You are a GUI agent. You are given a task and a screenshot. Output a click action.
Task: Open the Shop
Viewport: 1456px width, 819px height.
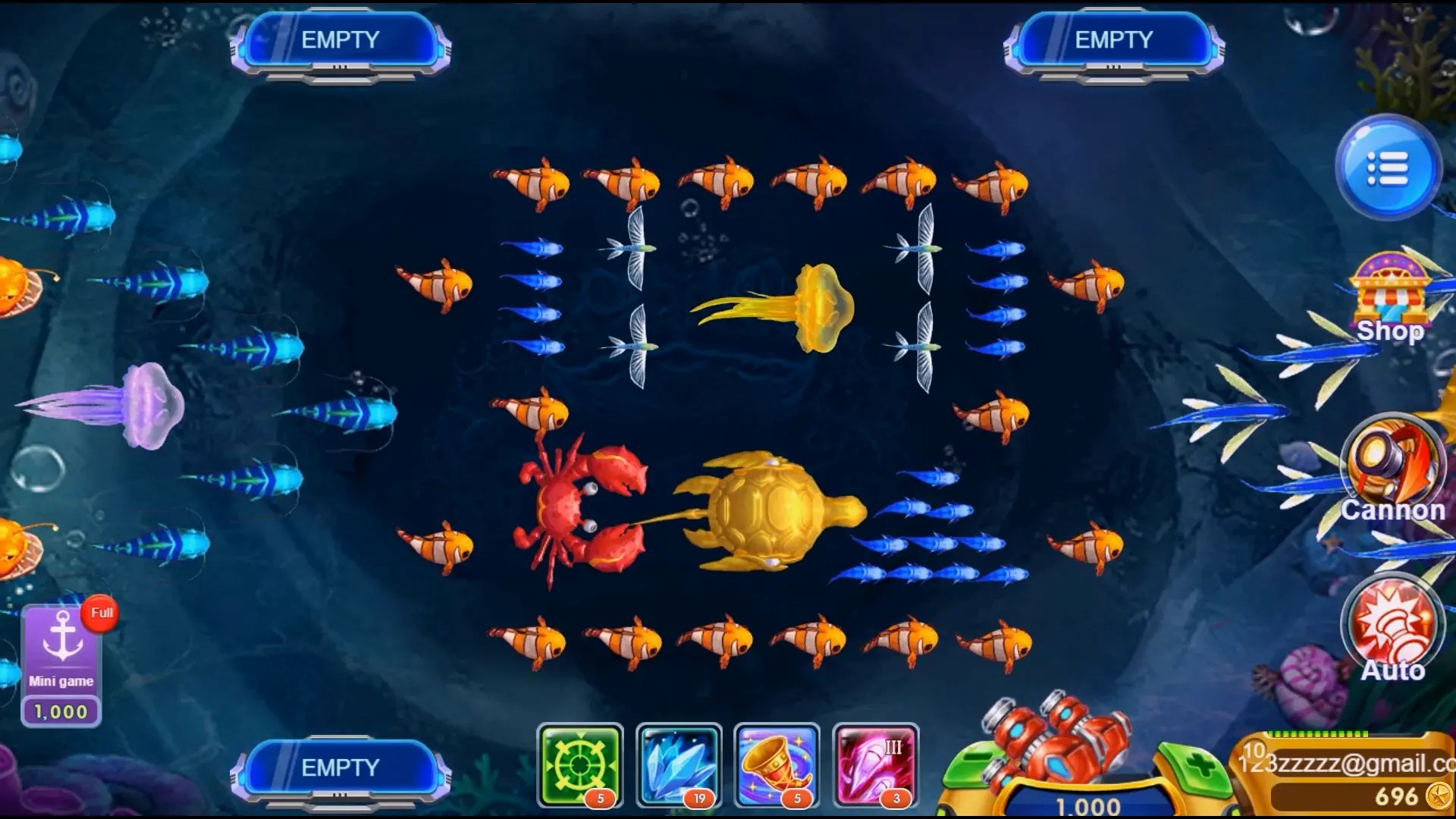[1389, 298]
